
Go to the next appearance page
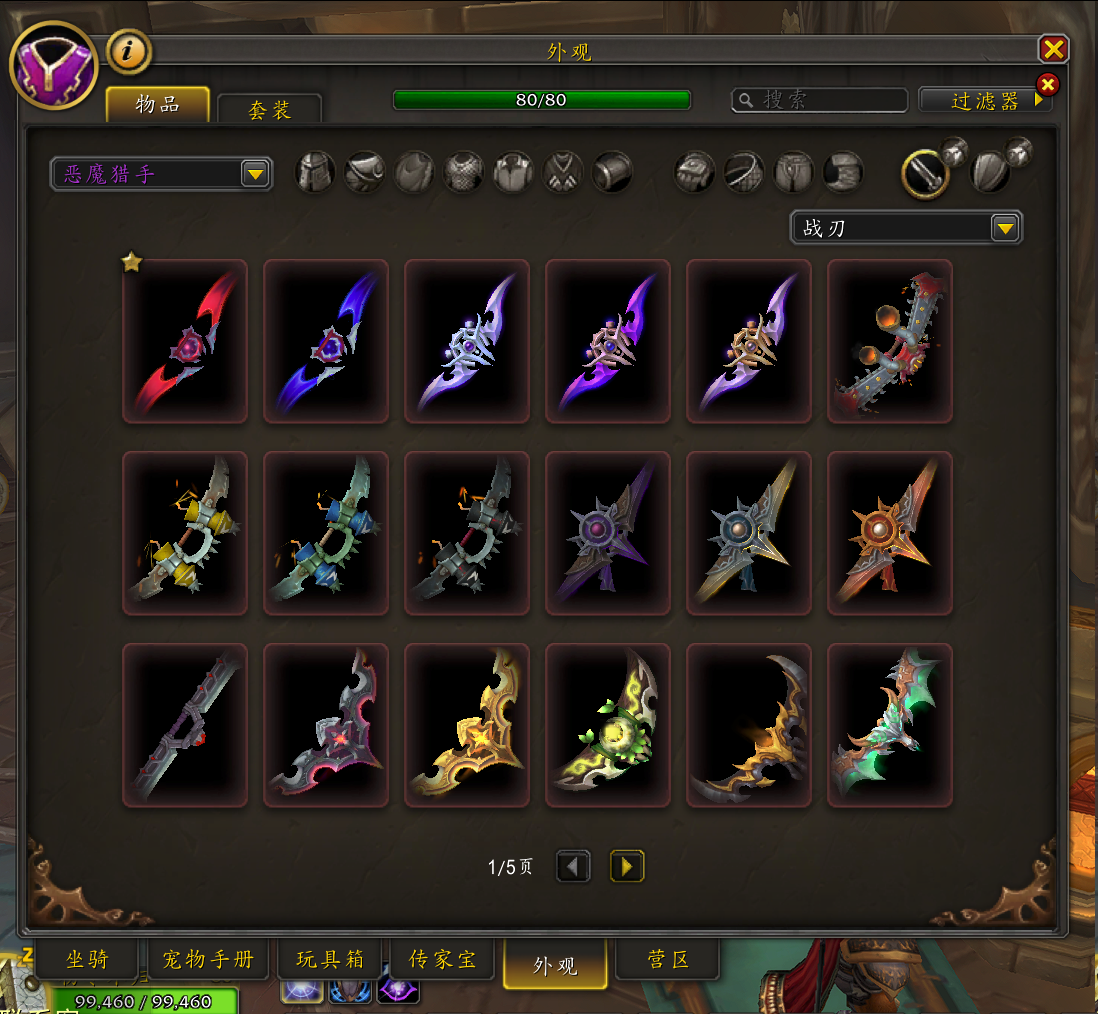click(627, 866)
